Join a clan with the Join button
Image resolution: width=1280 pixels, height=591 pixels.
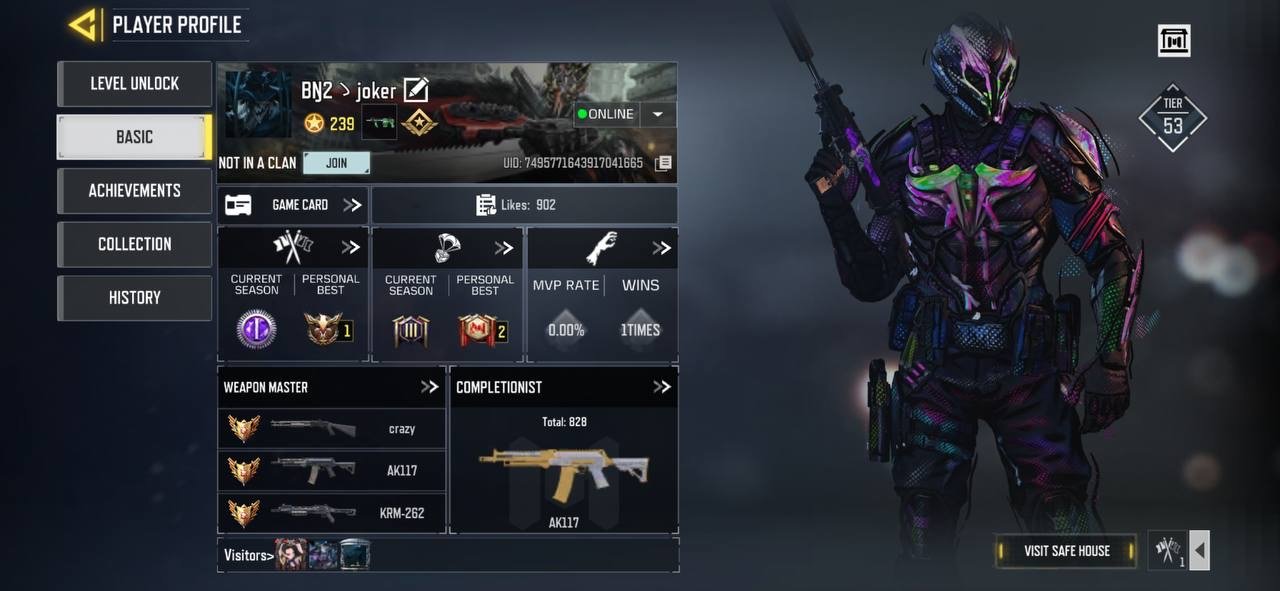(x=336, y=163)
